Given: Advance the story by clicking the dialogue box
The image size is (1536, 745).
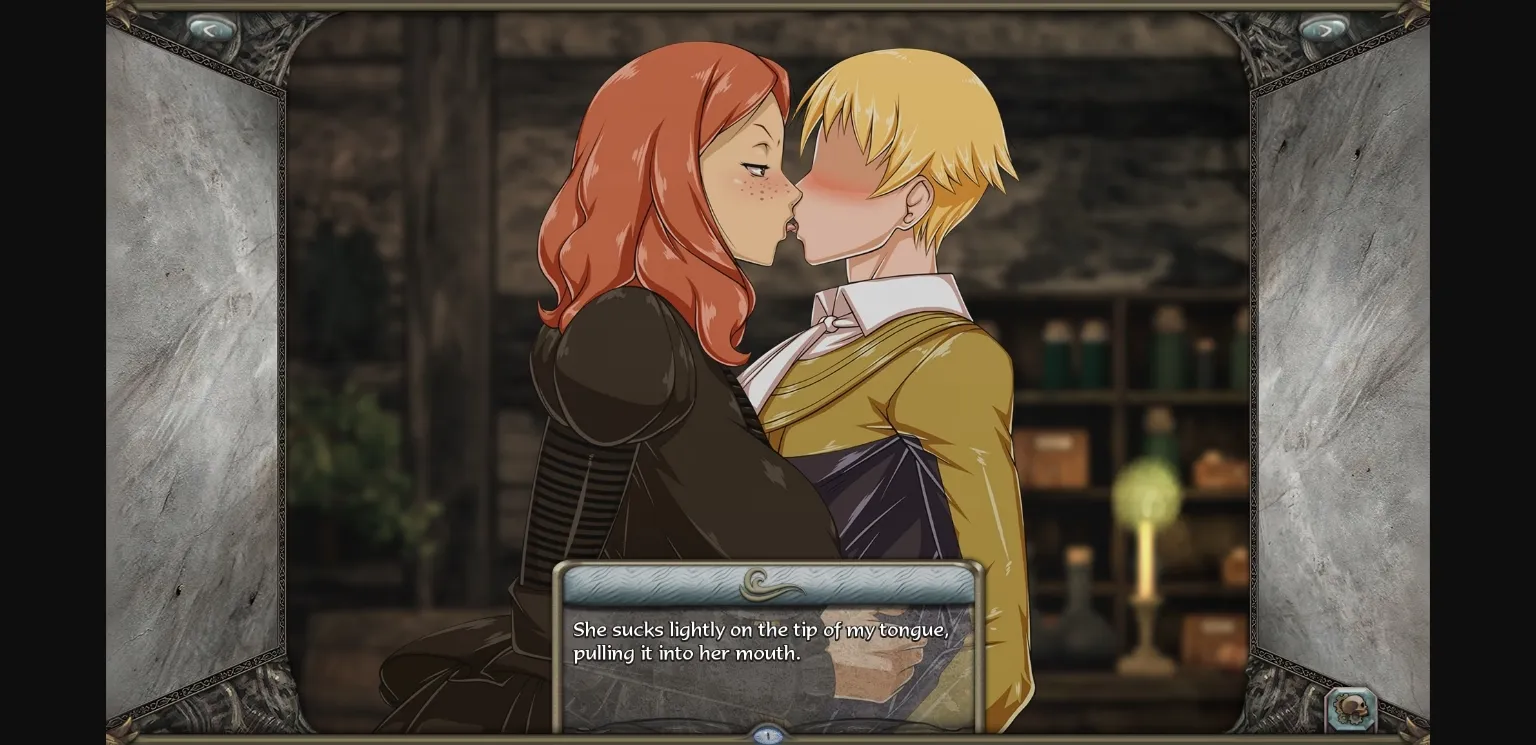Looking at the screenshot, I should (767, 645).
